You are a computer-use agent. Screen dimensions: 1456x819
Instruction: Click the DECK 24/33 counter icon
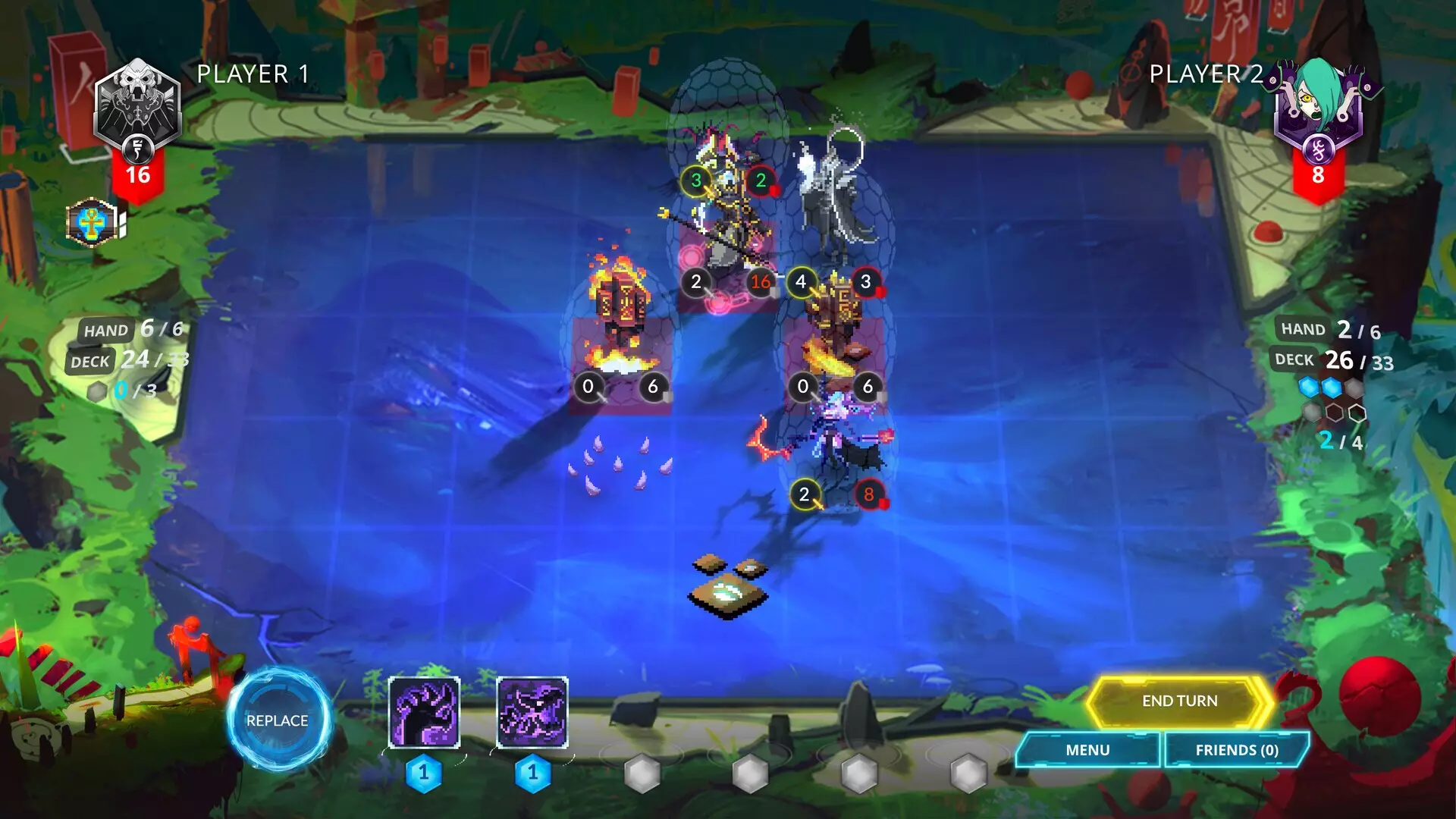(91, 361)
